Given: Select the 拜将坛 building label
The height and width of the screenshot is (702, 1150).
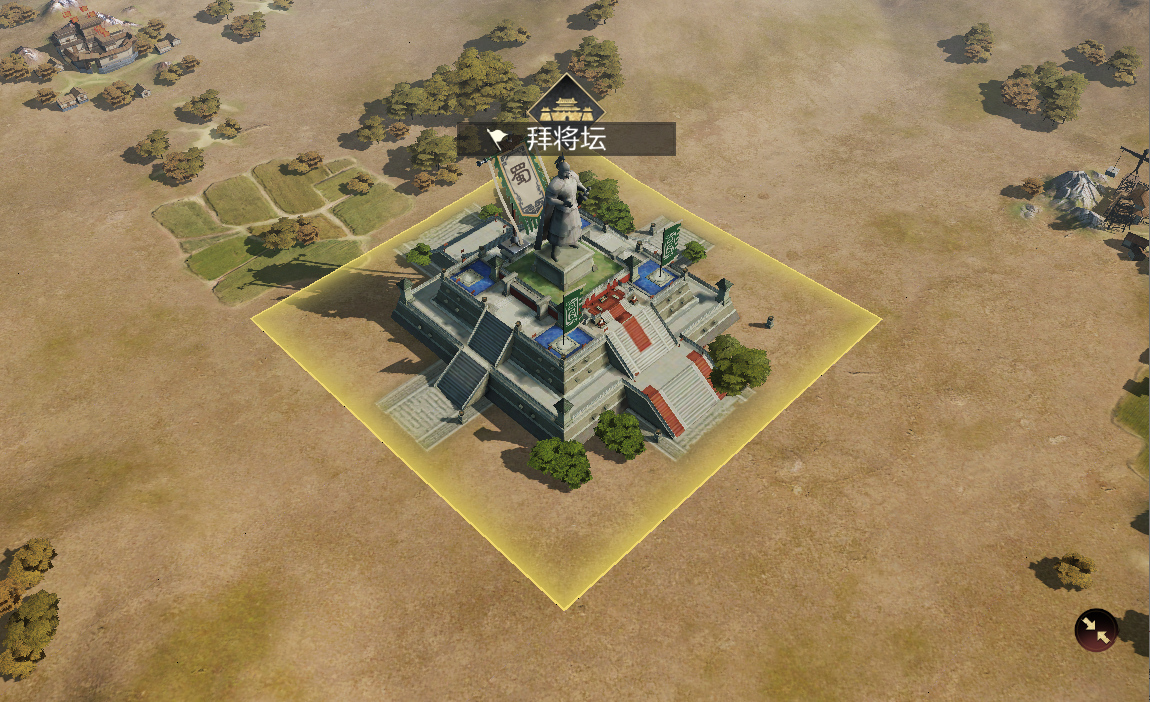Looking at the screenshot, I should pos(566,139).
